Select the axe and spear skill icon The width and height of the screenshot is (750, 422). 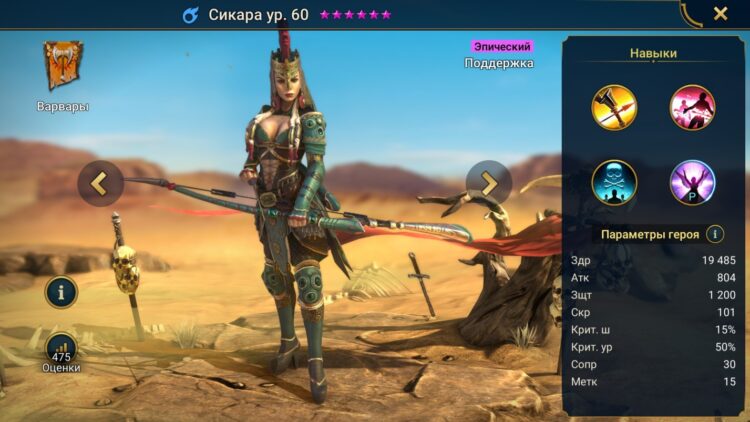[613, 108]
